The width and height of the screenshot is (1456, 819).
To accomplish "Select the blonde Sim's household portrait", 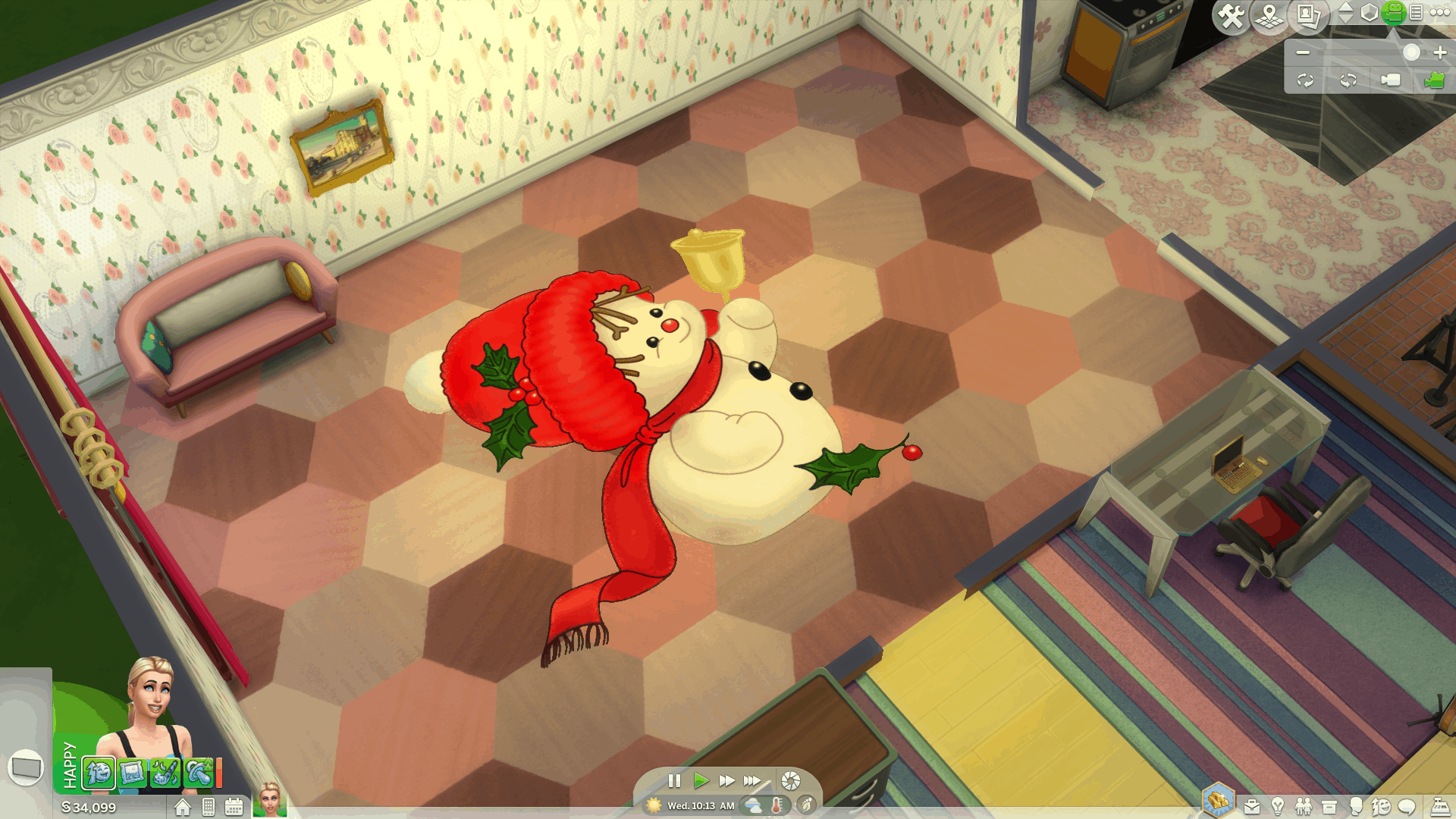I will (x=270, y=800).
